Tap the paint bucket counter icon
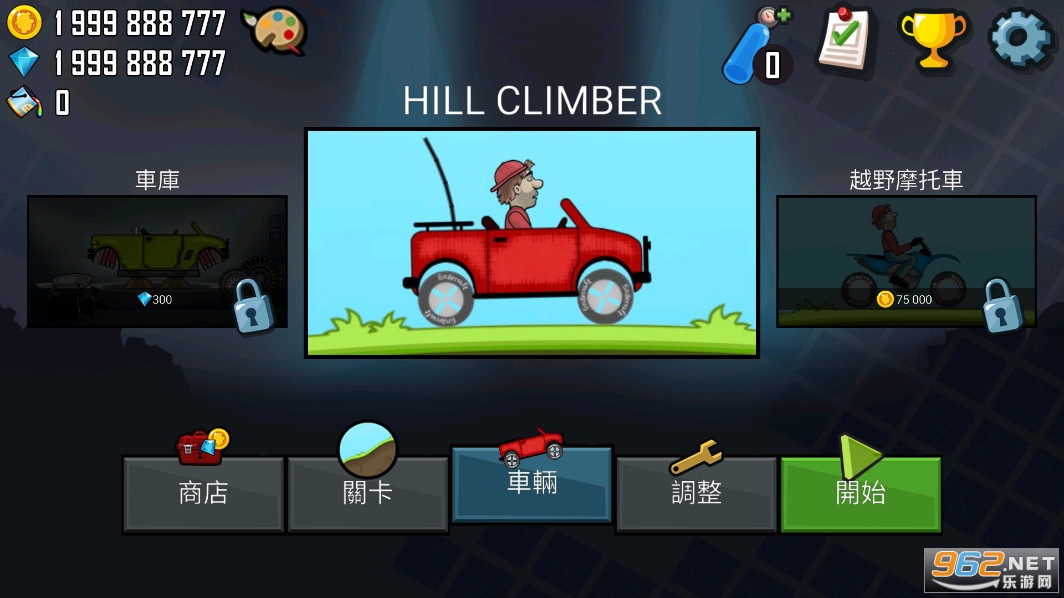The image size is (1064, 598). tap(24, 101)
